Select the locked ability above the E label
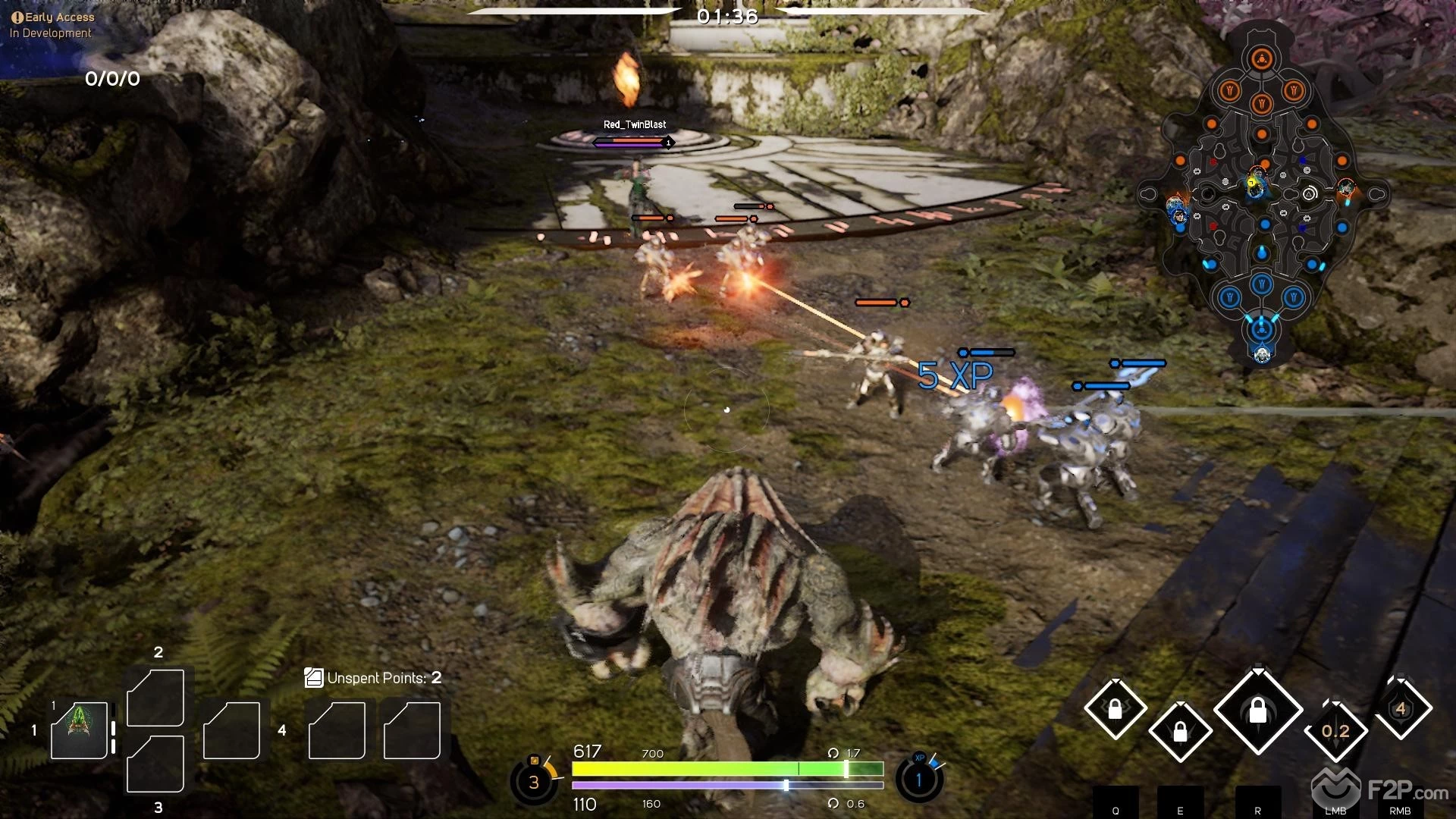This screenshot has height=819, width=1456. [1180, 732]
